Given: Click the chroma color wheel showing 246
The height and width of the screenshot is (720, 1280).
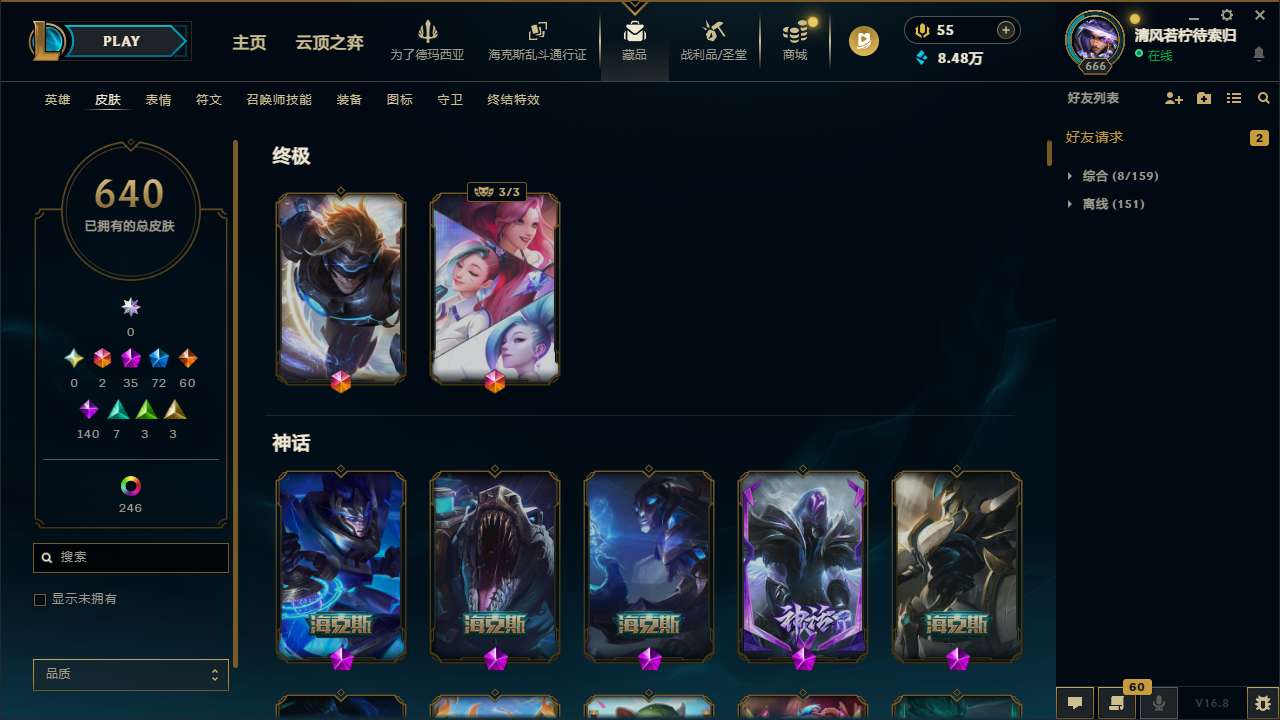Looking at the screenshot, I should click(130, 485).
